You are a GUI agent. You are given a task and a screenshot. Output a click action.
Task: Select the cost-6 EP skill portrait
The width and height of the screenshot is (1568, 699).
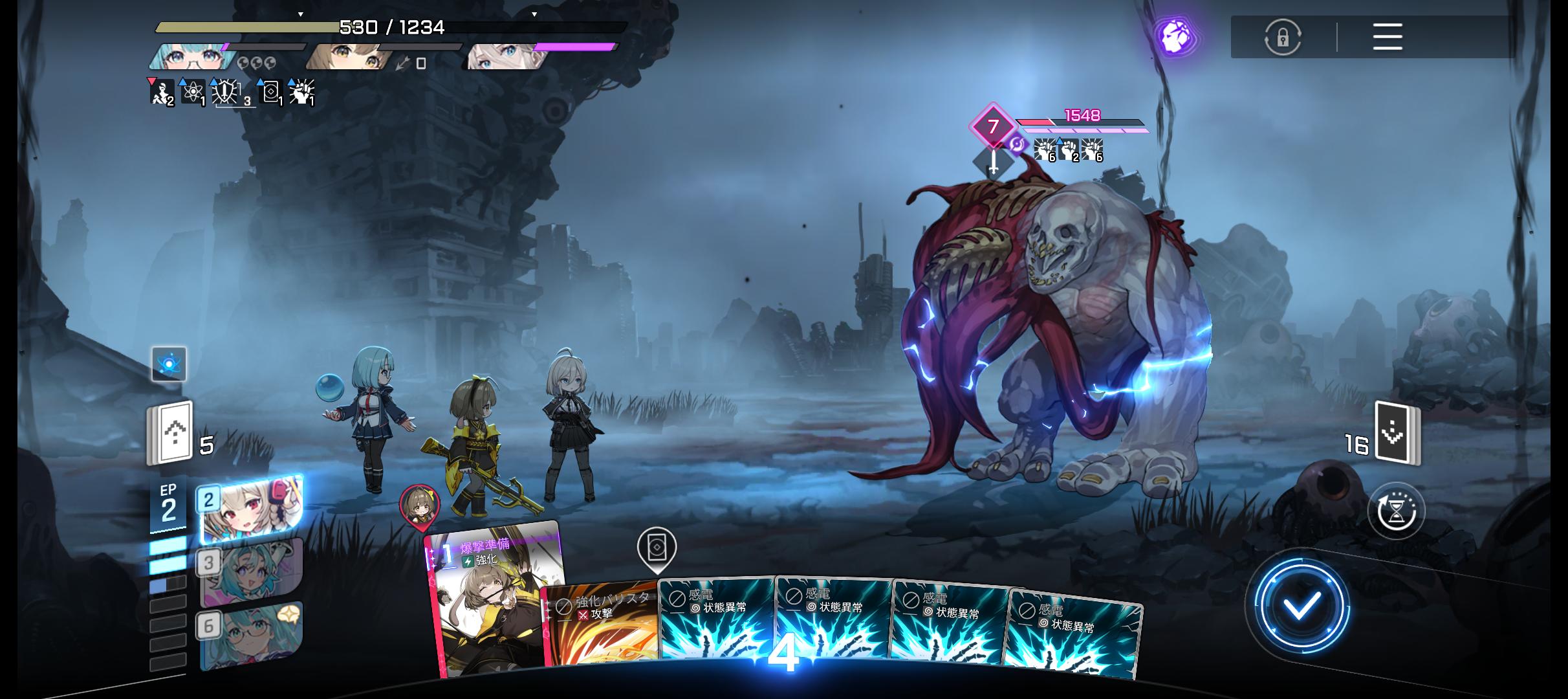[x=250, y=634]
